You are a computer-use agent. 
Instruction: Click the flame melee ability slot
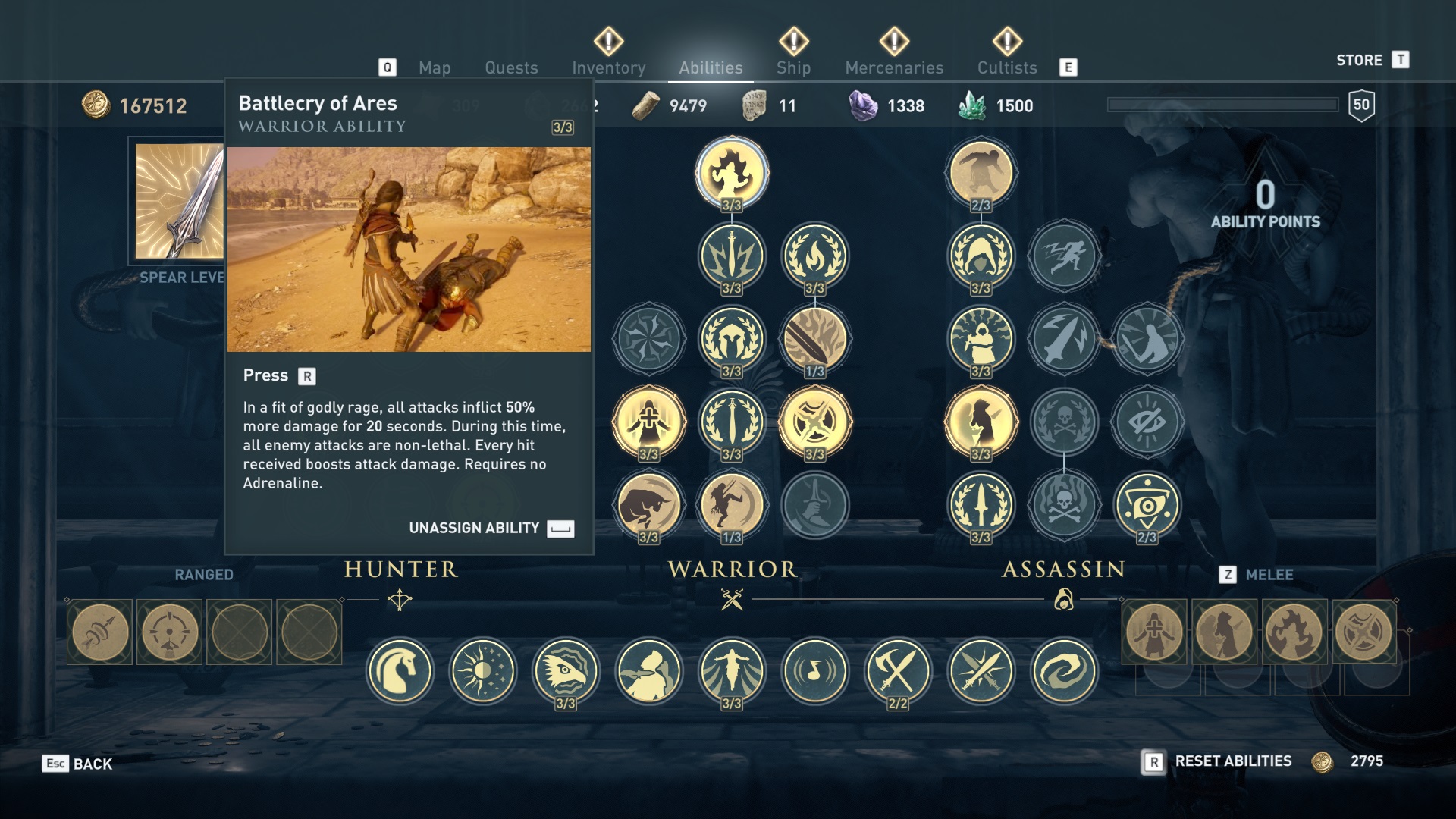point(1294,632)
